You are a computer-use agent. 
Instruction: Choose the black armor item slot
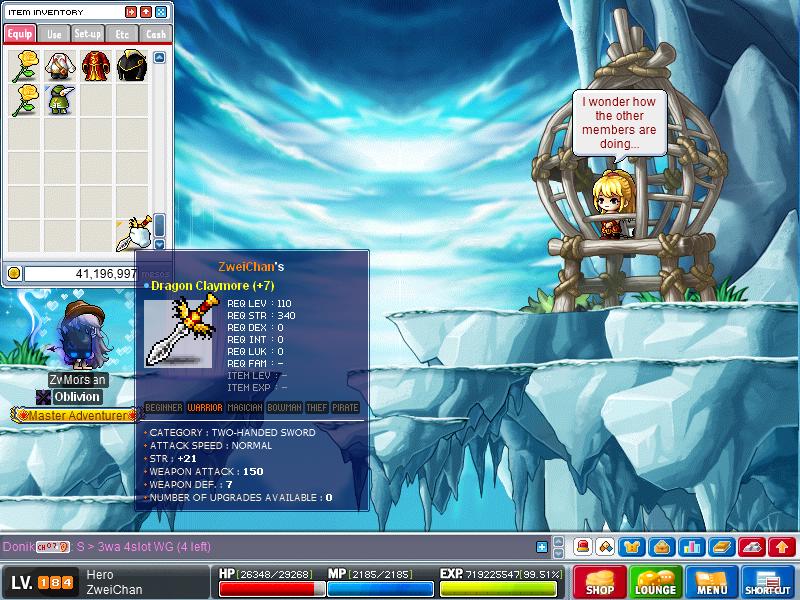(131, 66)
